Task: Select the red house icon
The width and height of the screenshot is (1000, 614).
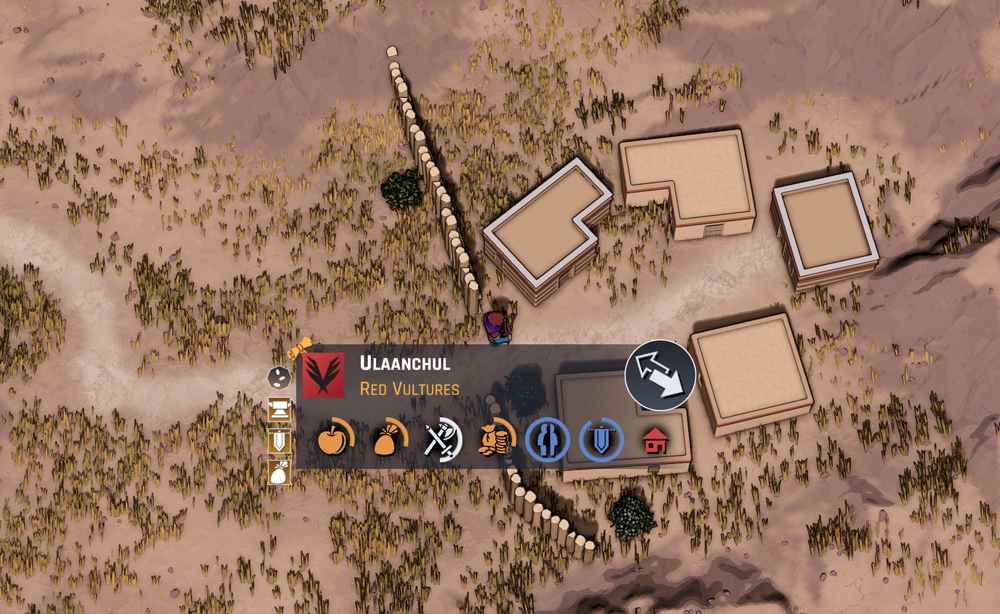Action: click(x=655, y=440)
